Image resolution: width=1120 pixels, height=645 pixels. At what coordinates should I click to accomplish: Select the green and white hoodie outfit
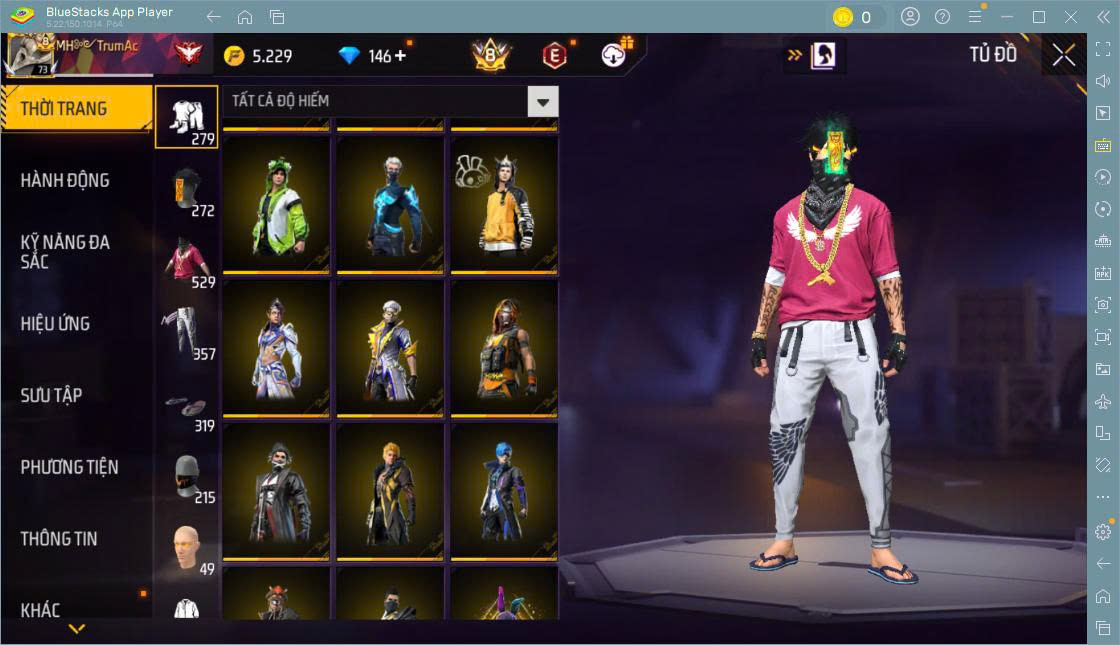pyautogui.click(x=276, y=204)
